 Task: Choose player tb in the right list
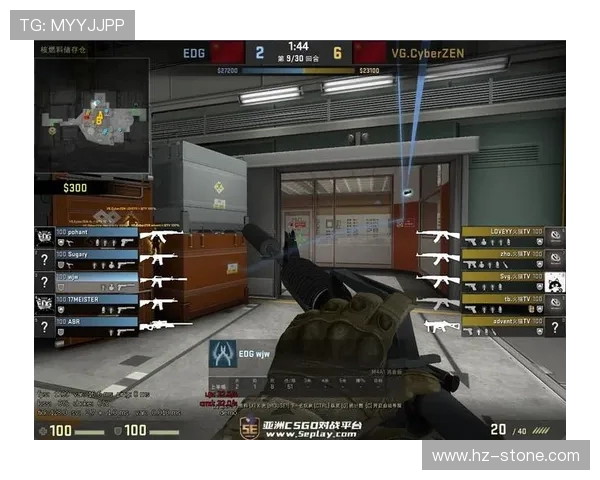(503, 304)
